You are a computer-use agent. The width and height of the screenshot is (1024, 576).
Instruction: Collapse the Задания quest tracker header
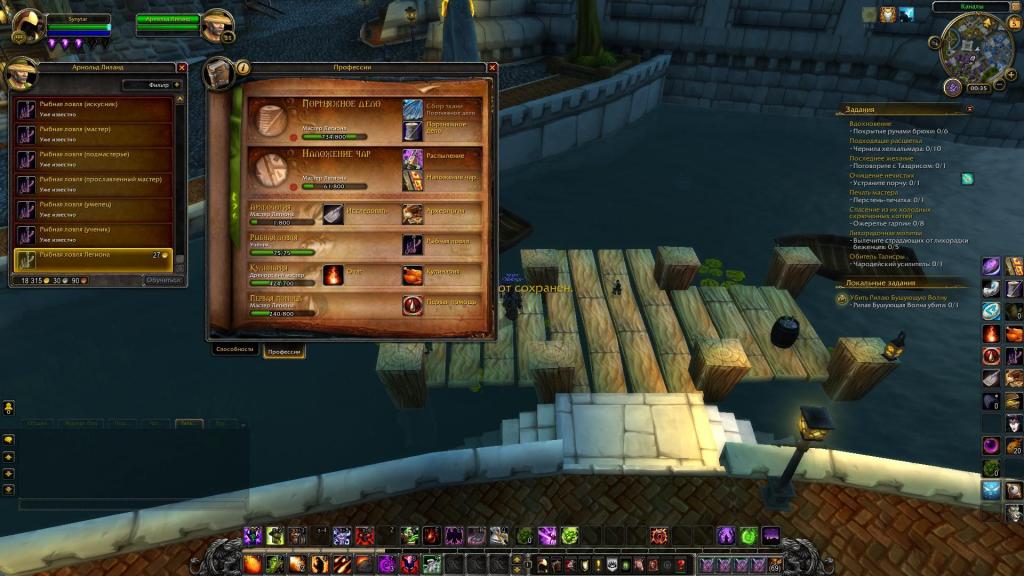tap(969, 109)
